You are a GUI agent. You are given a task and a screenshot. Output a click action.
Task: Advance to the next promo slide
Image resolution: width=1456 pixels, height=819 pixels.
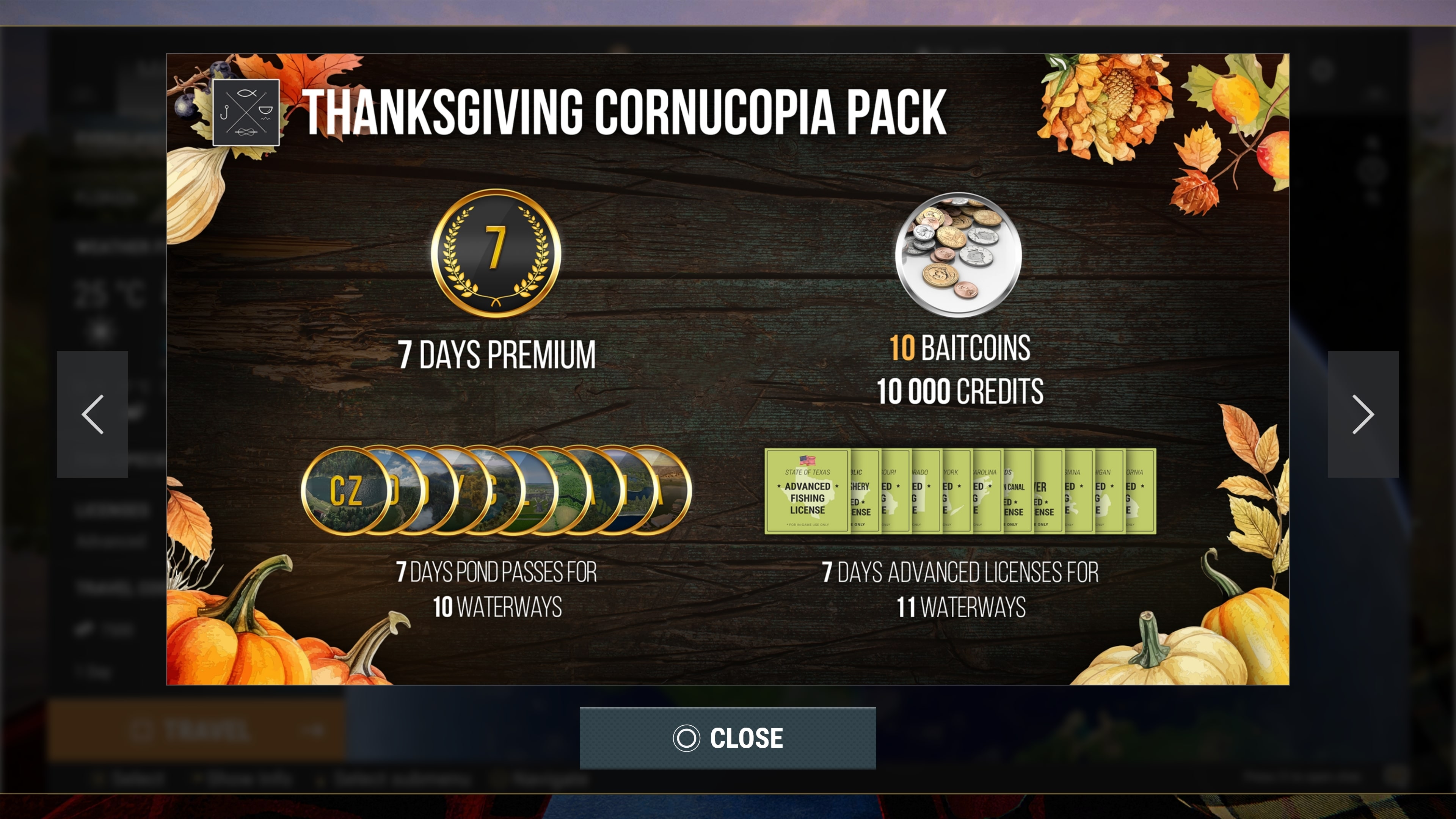[x=1363, y=414]
